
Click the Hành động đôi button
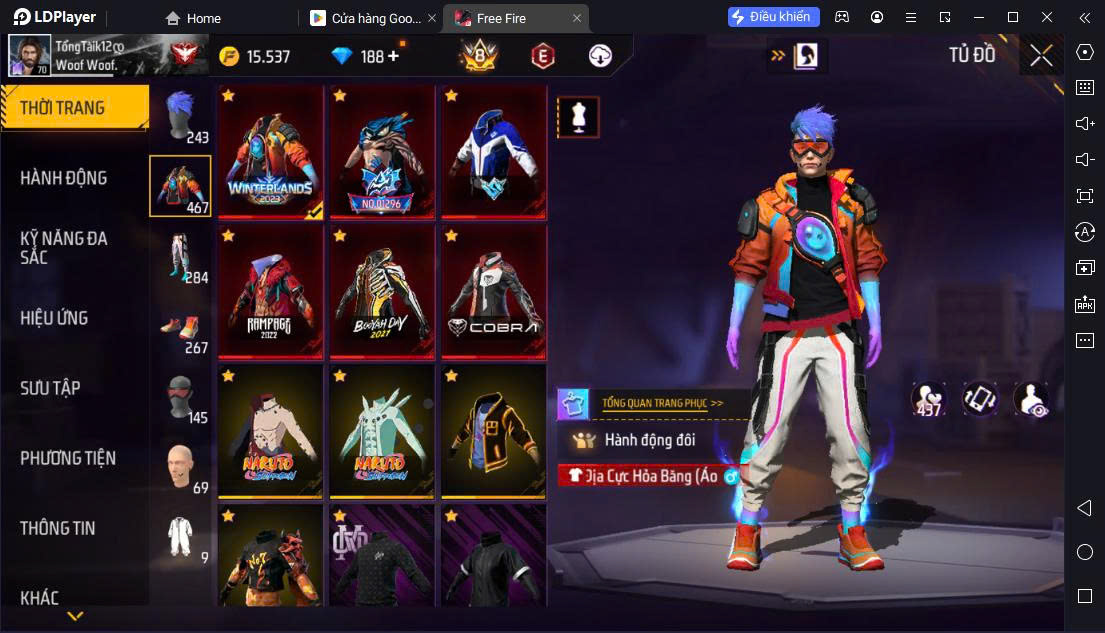(648, 440)
